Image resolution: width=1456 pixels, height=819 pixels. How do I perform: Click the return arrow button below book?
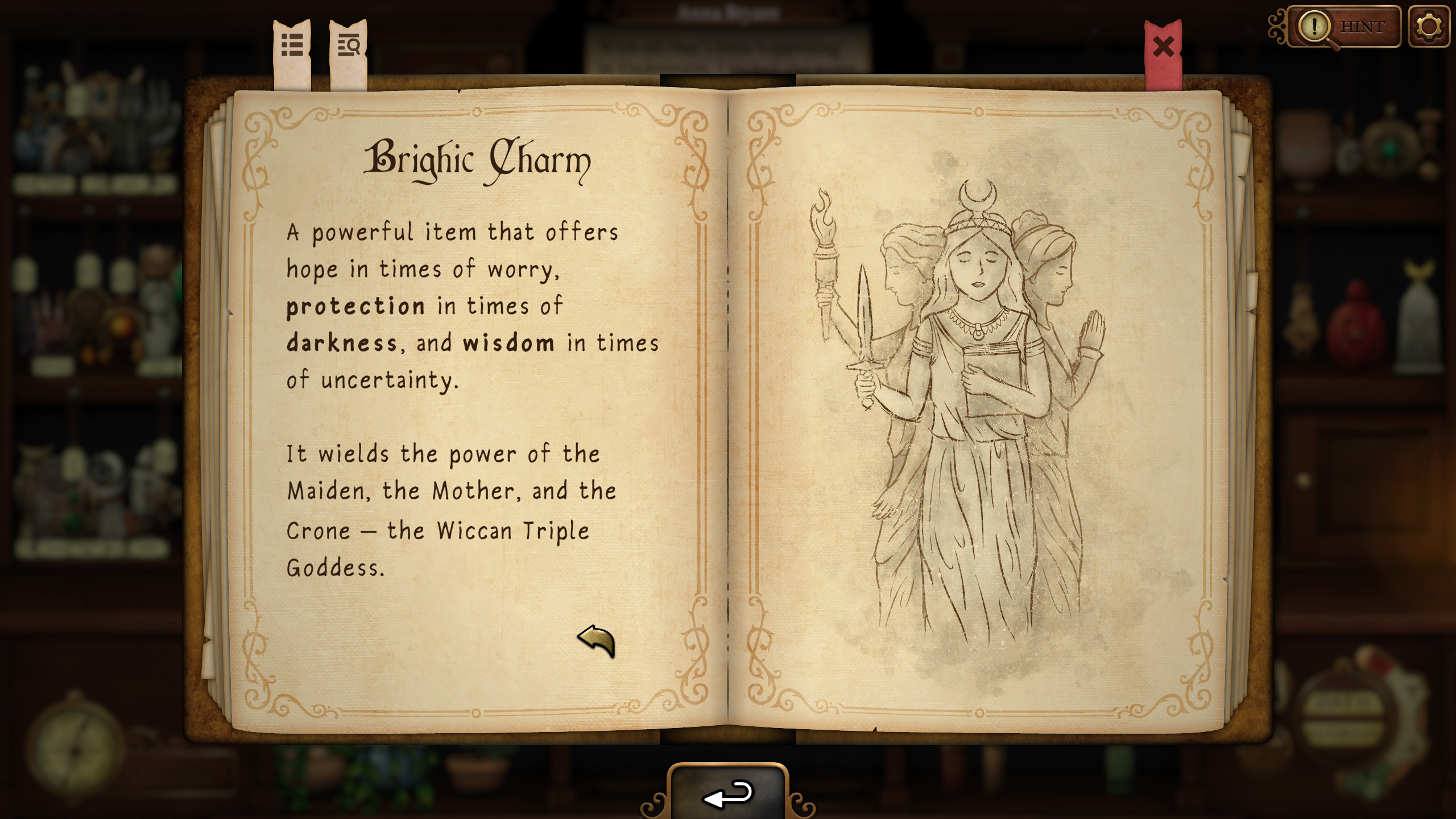728,794
